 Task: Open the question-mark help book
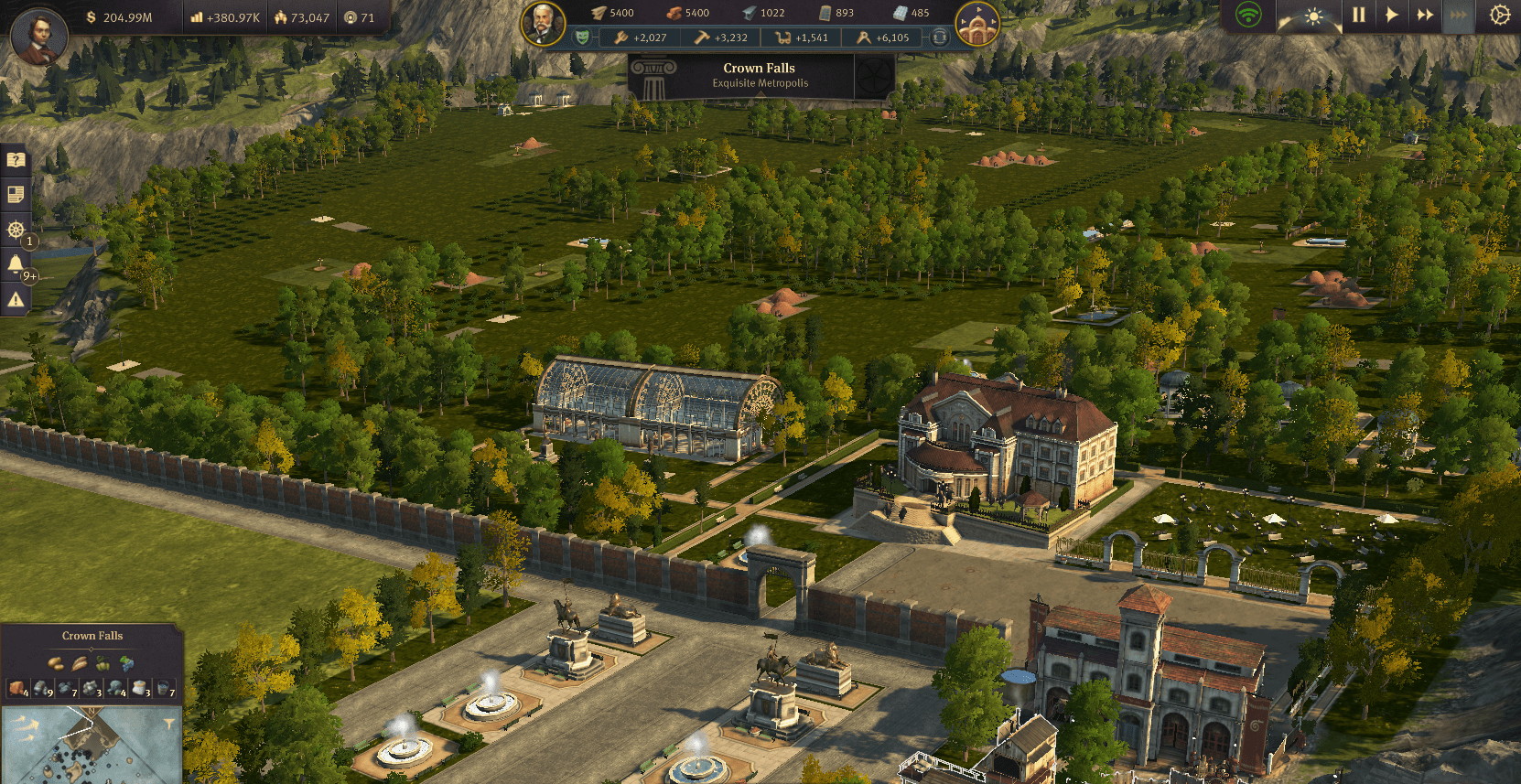(16, 160)
